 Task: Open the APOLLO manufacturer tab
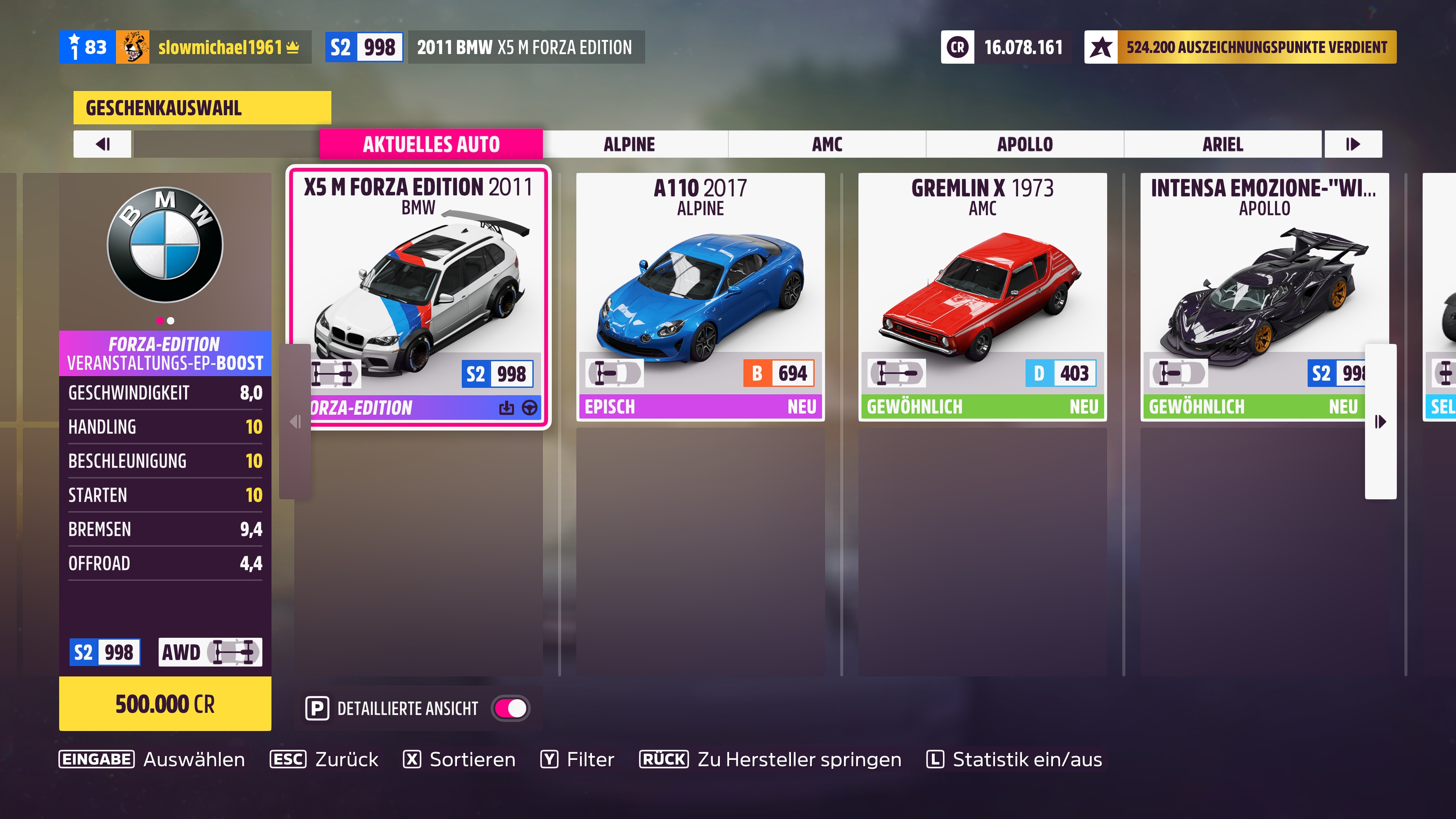(1025, 144)
